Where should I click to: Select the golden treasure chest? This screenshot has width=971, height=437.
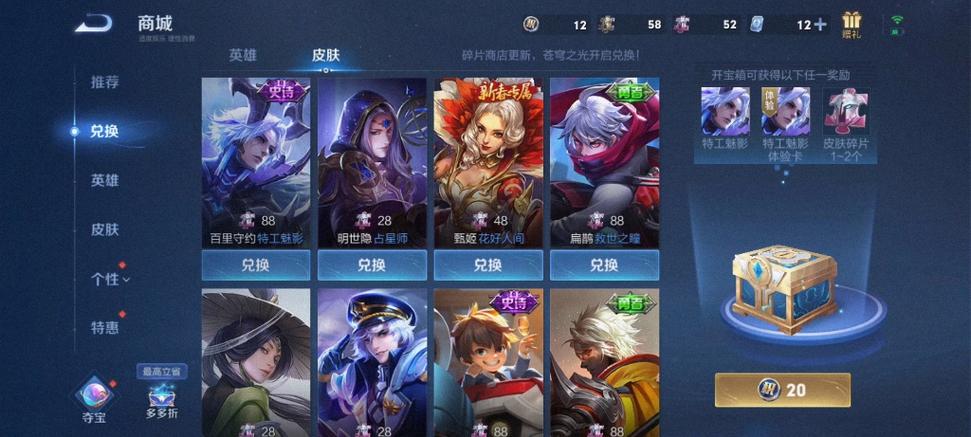coord(783,289)
